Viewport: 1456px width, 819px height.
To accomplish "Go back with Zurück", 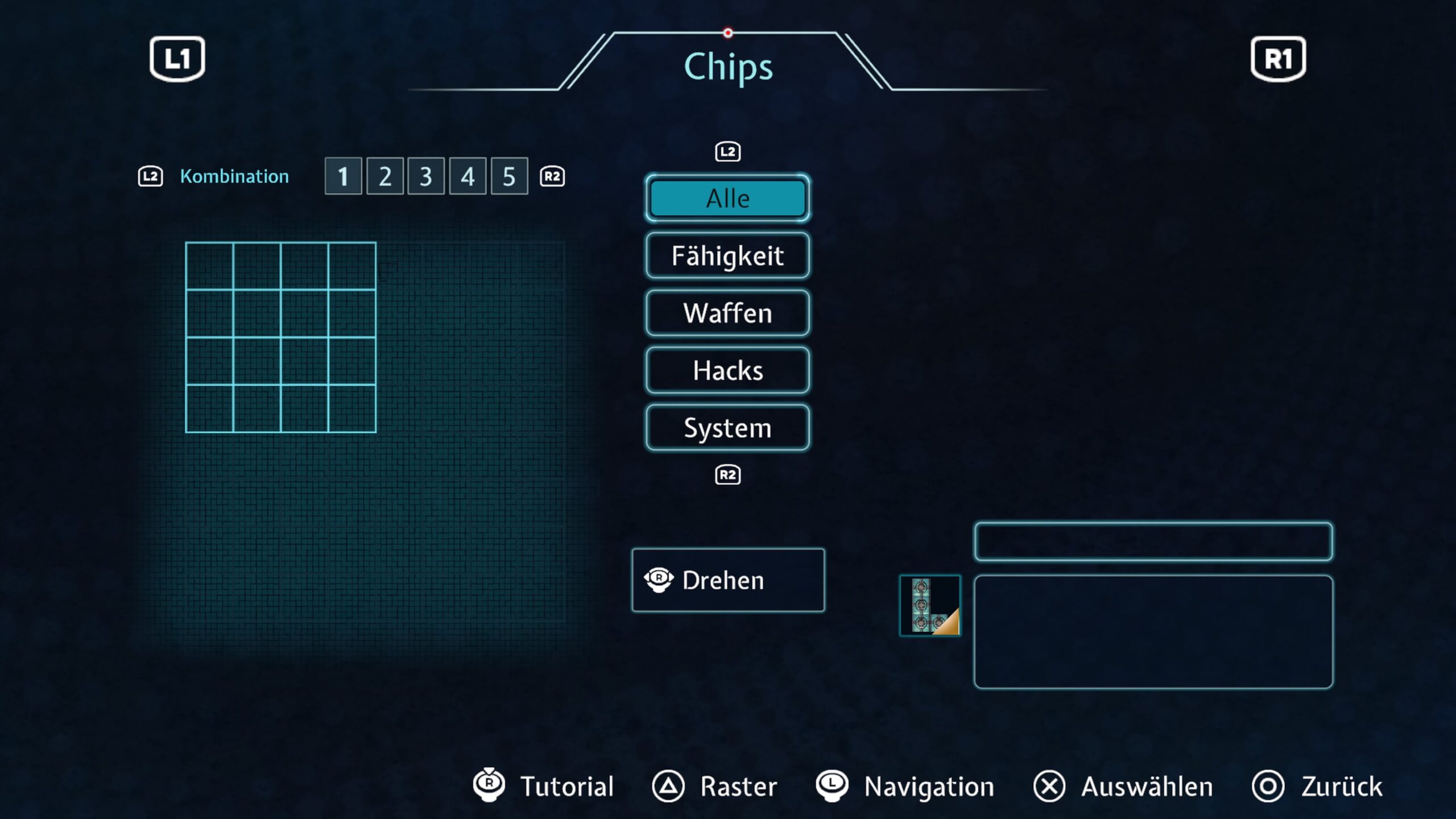I will (1317, 787).
